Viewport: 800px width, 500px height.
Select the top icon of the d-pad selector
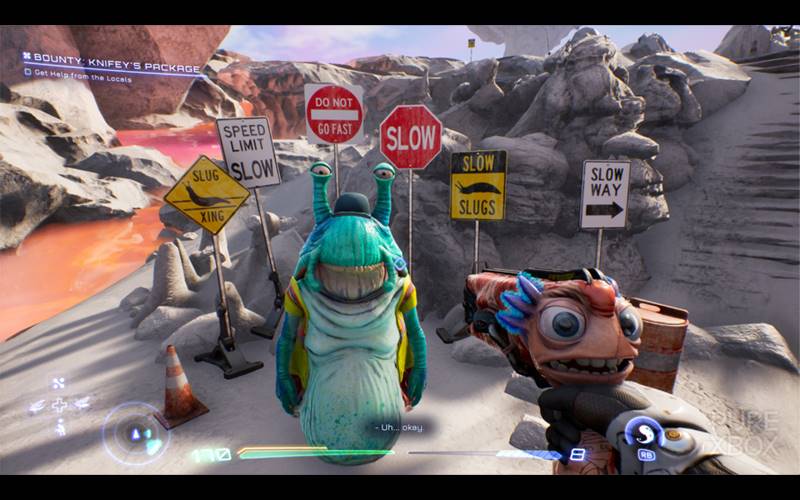coord(59,382)
